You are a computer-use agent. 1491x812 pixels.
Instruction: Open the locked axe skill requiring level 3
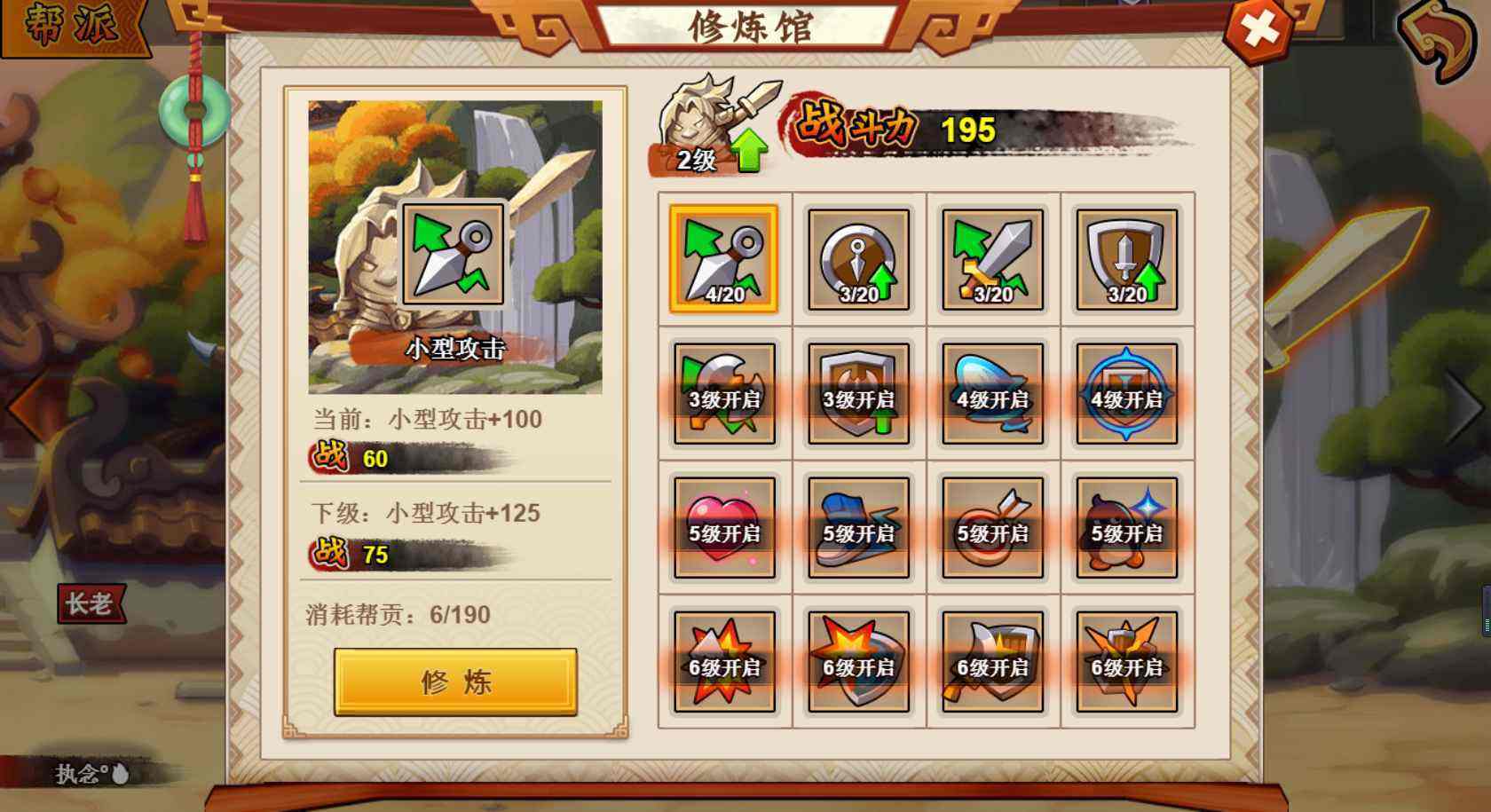(723, 393)
